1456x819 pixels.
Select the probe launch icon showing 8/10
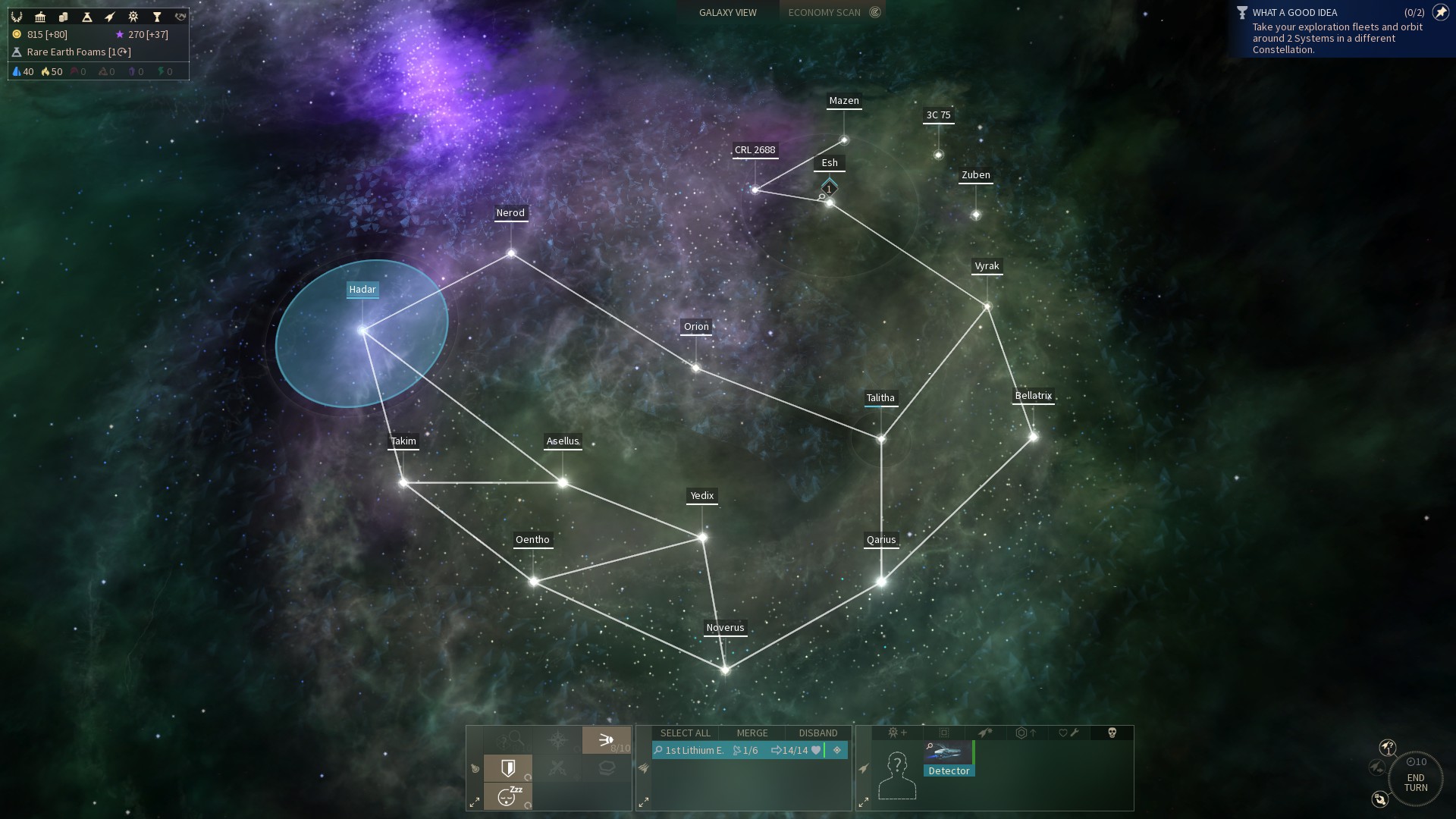point(607,742)
